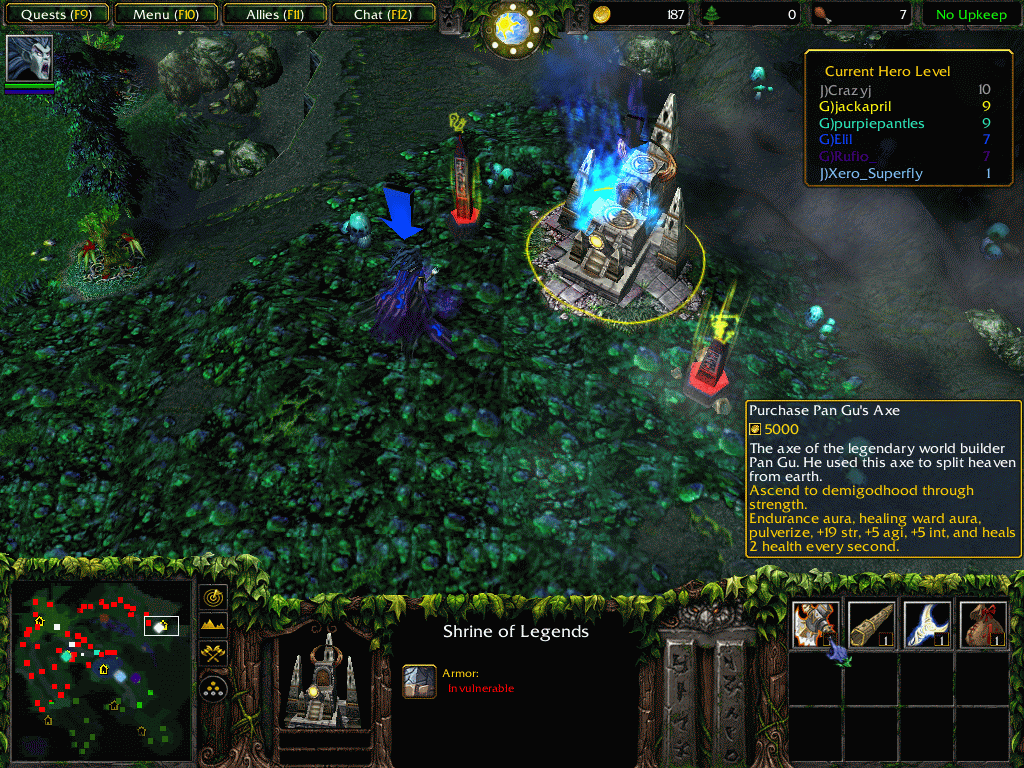Purchase Pan Gu's Axe
1024x768 pixels.
[x=815, y=623]
